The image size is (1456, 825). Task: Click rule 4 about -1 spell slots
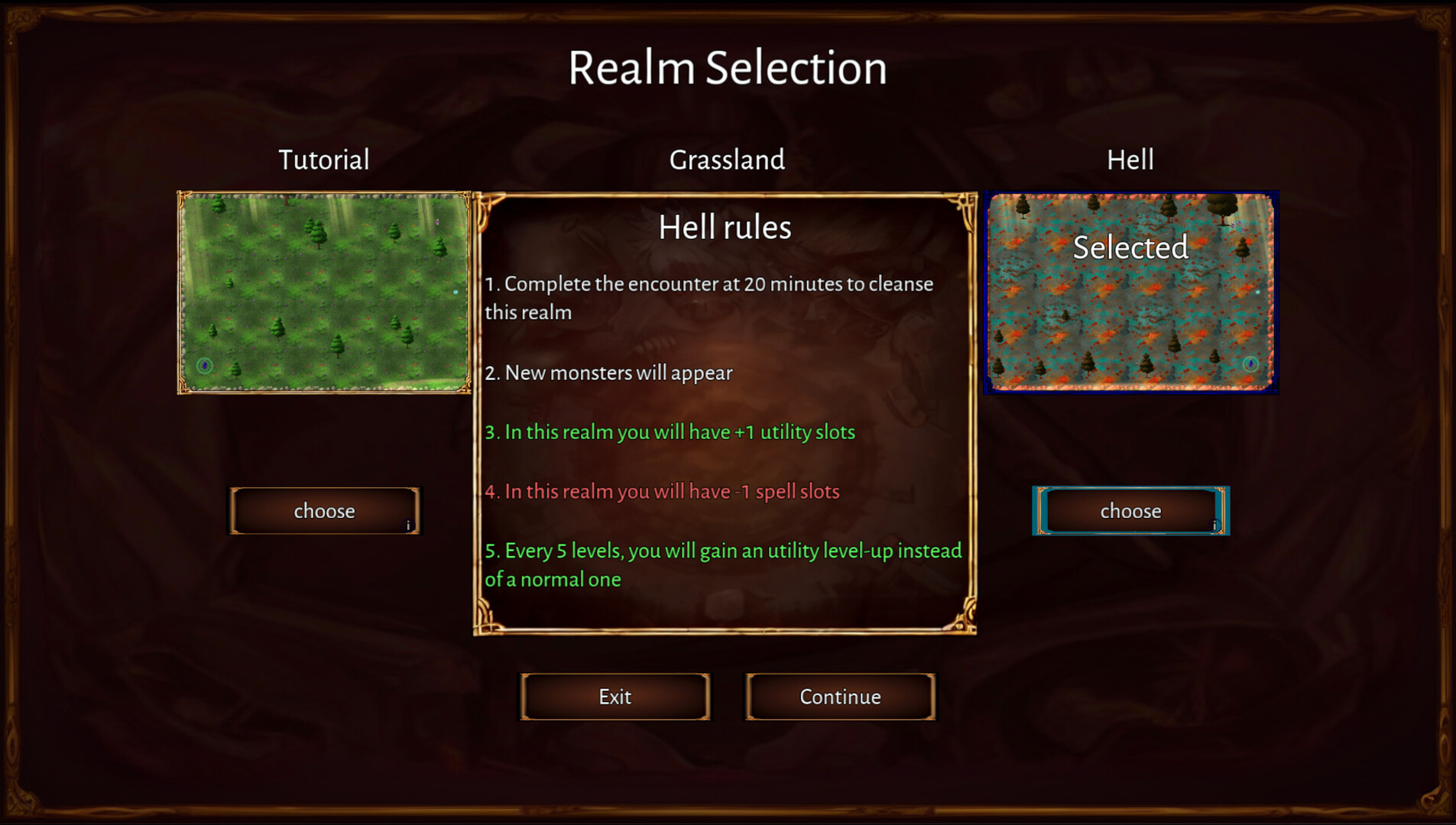click(x=662, y=491)
